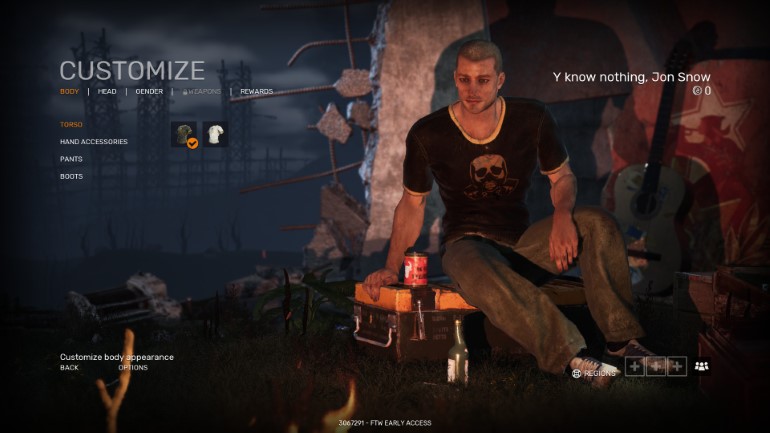The image size is (770, 433).
Task: Select the Torso category
Action: point(71,125)
